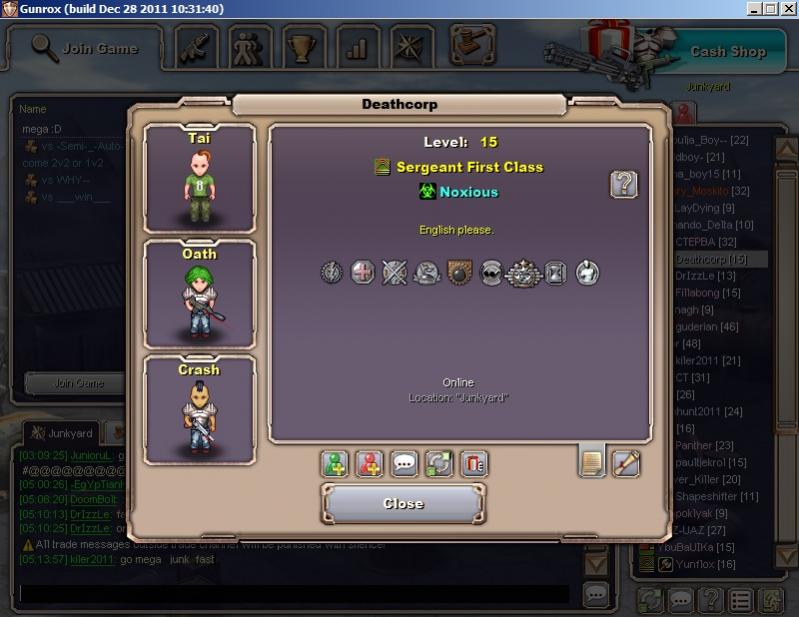Switch to the notepad page tab
Screen dimensions: 799x617
tap(592, 463)
